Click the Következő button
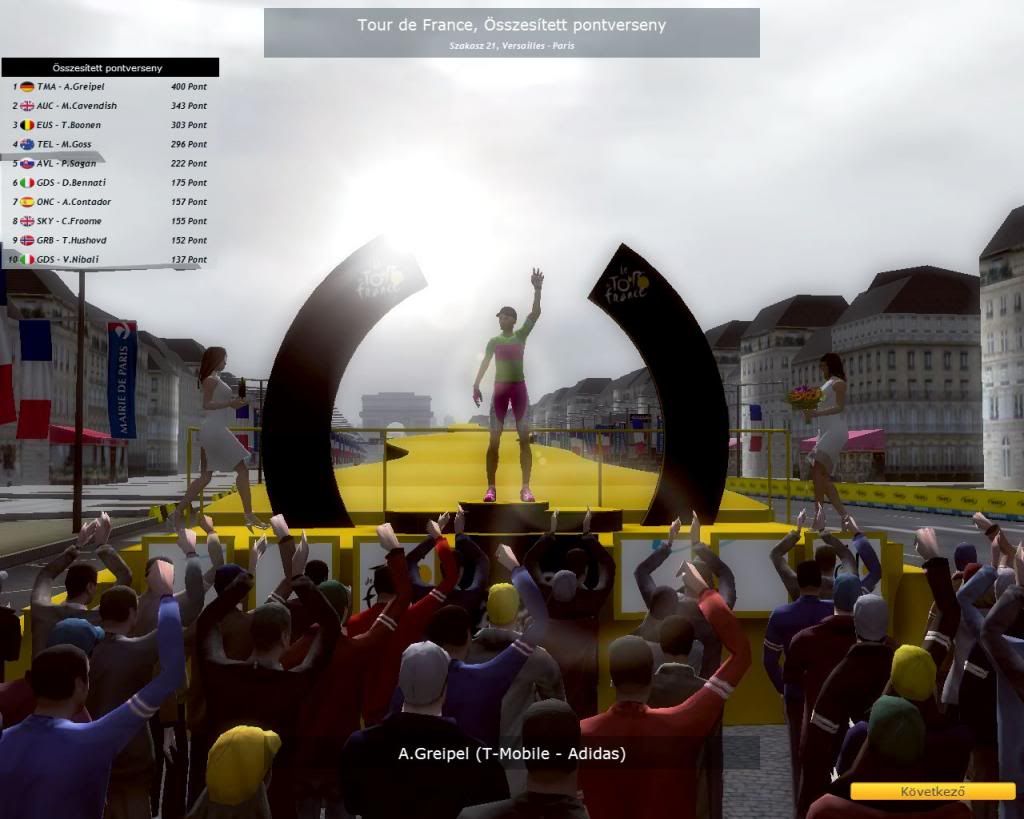 [932, 791]
